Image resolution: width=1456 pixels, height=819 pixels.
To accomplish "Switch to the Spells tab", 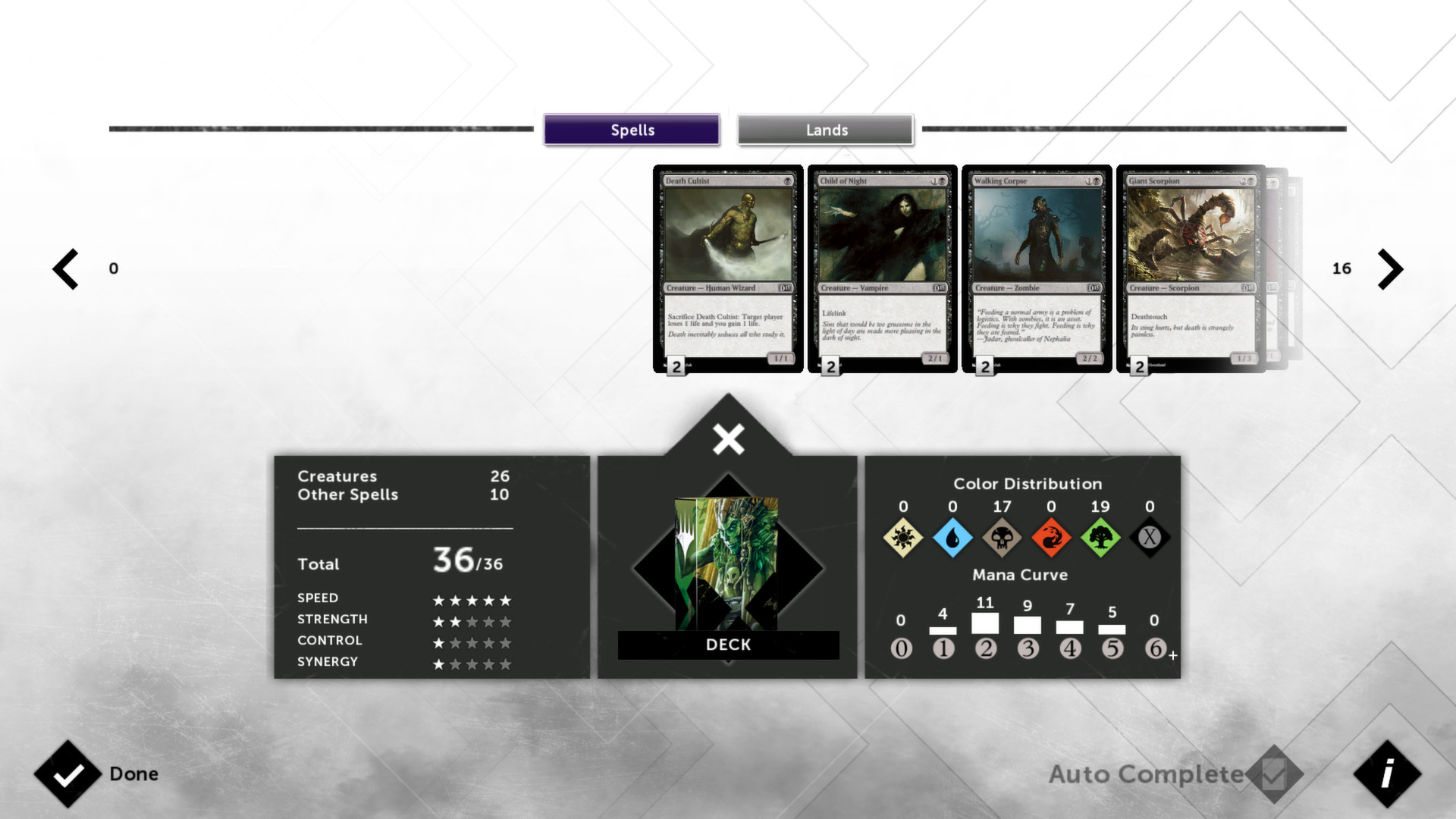I will pyautogui.click(x=632, y=130).
